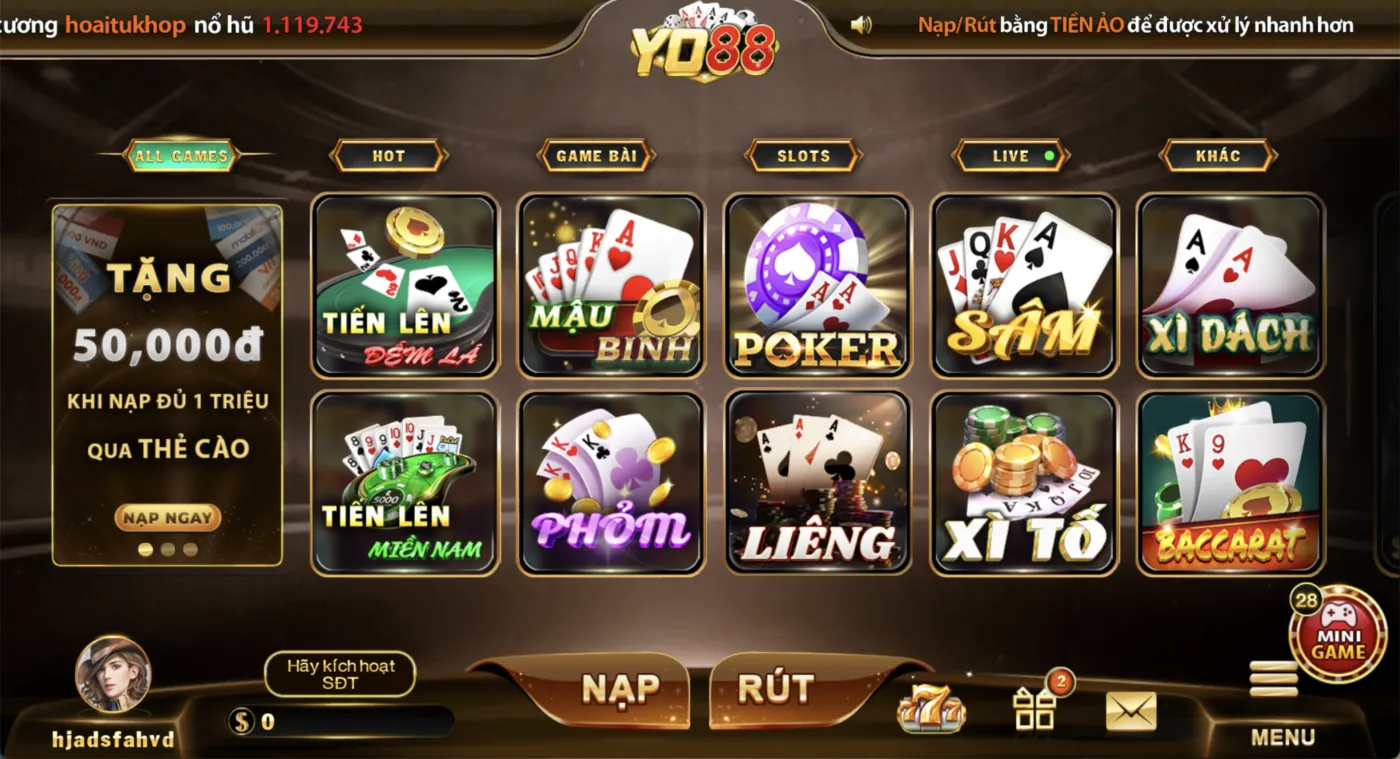1400x759 pixels.
Task: Toggle the LIVE category with green indicator
Action: pyautogui.click(x=1011, y=155)
